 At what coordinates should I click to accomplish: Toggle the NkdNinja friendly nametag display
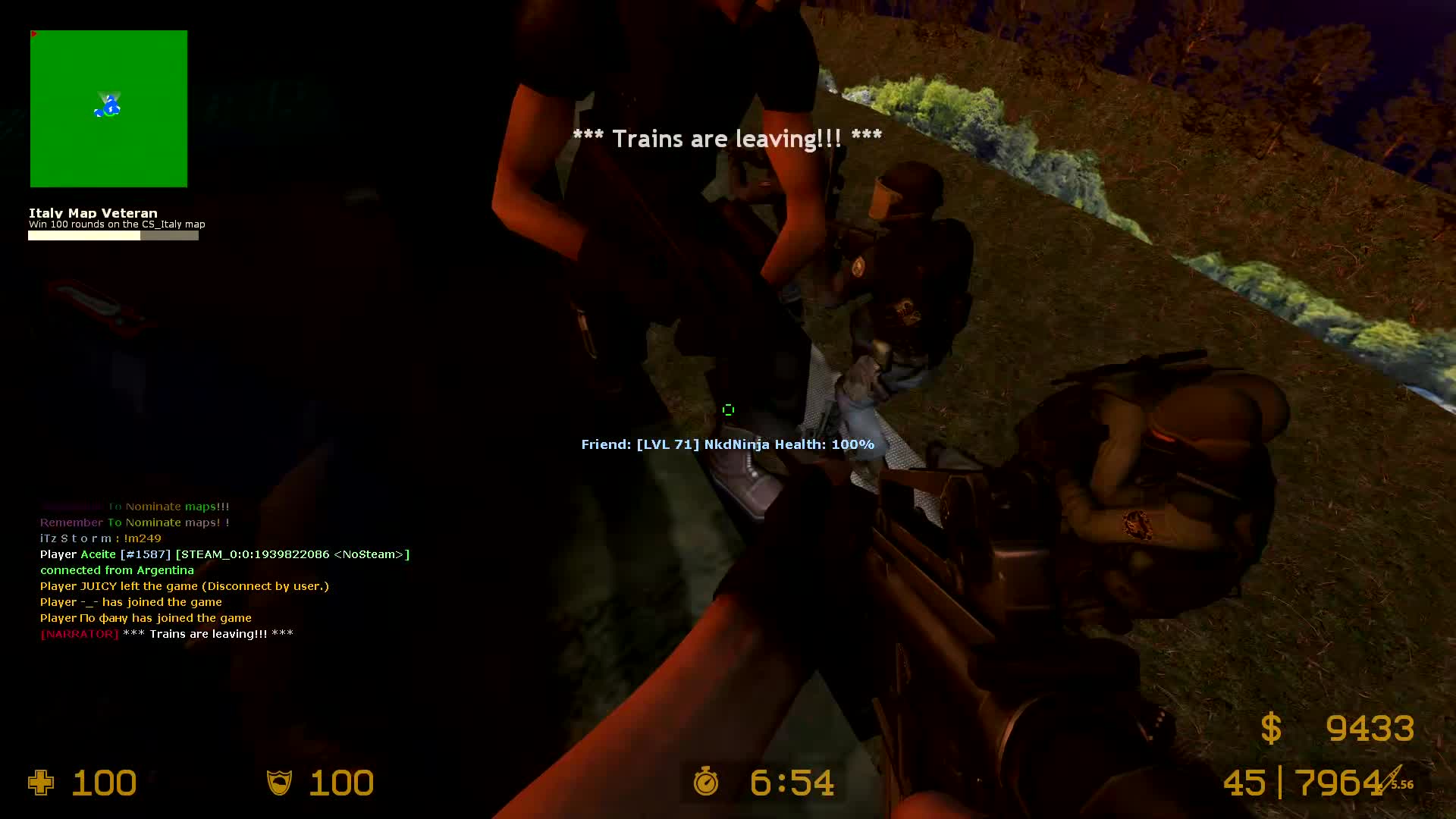point(727,444)
